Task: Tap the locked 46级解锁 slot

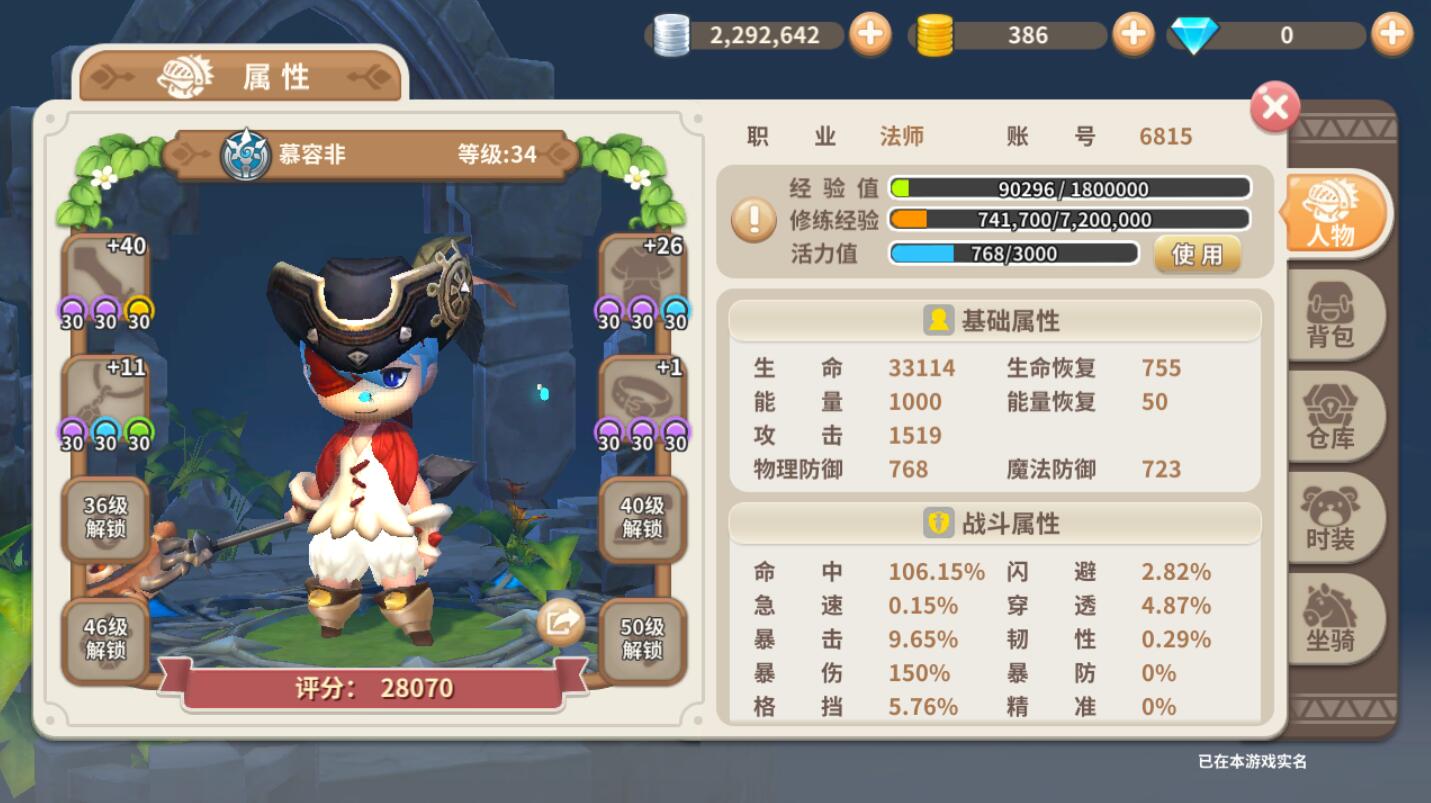Action: [x=106, y=639]
